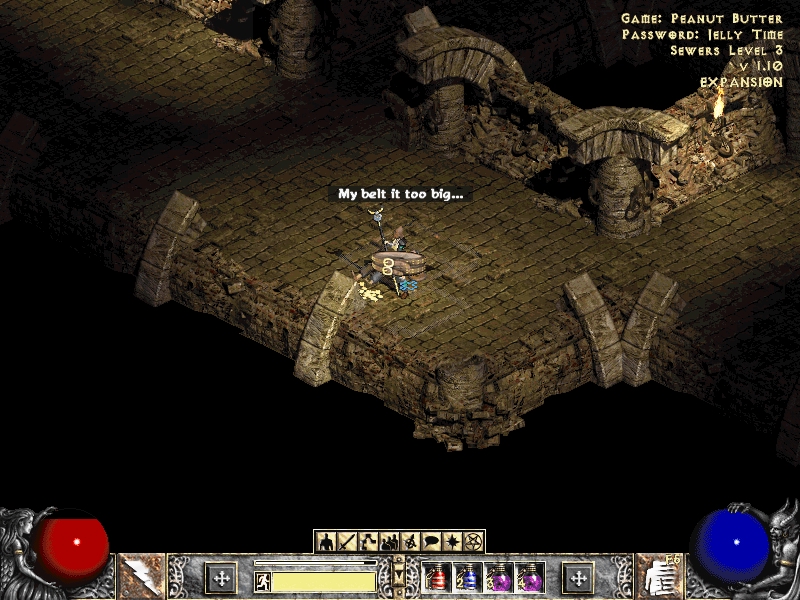Open the character stats screen icon
Screen dimensions: 800x600
click(x=326, y=542)
